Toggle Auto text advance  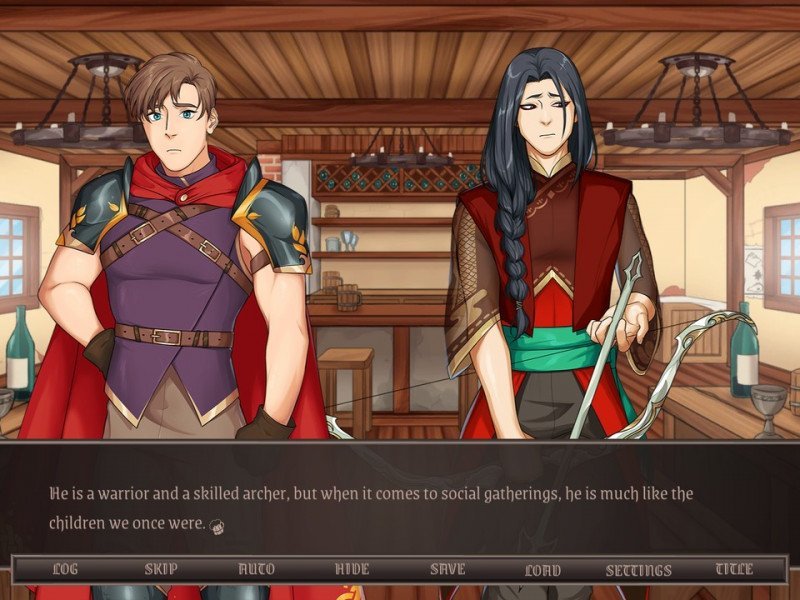point(256,569)
